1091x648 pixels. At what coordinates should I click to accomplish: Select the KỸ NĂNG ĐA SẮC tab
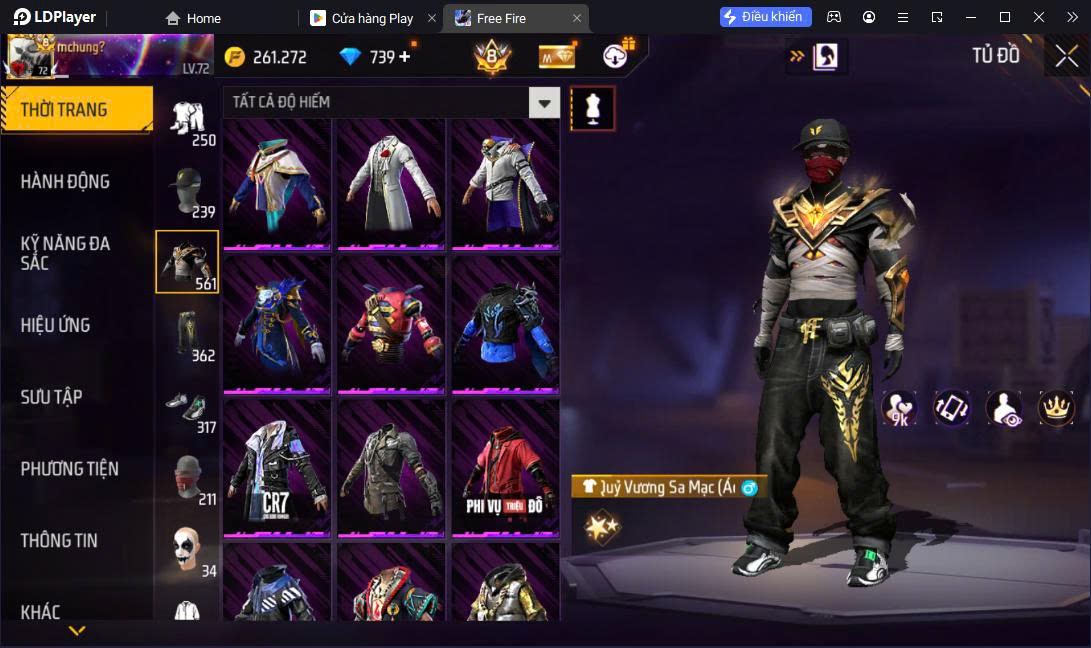(66, 253)
